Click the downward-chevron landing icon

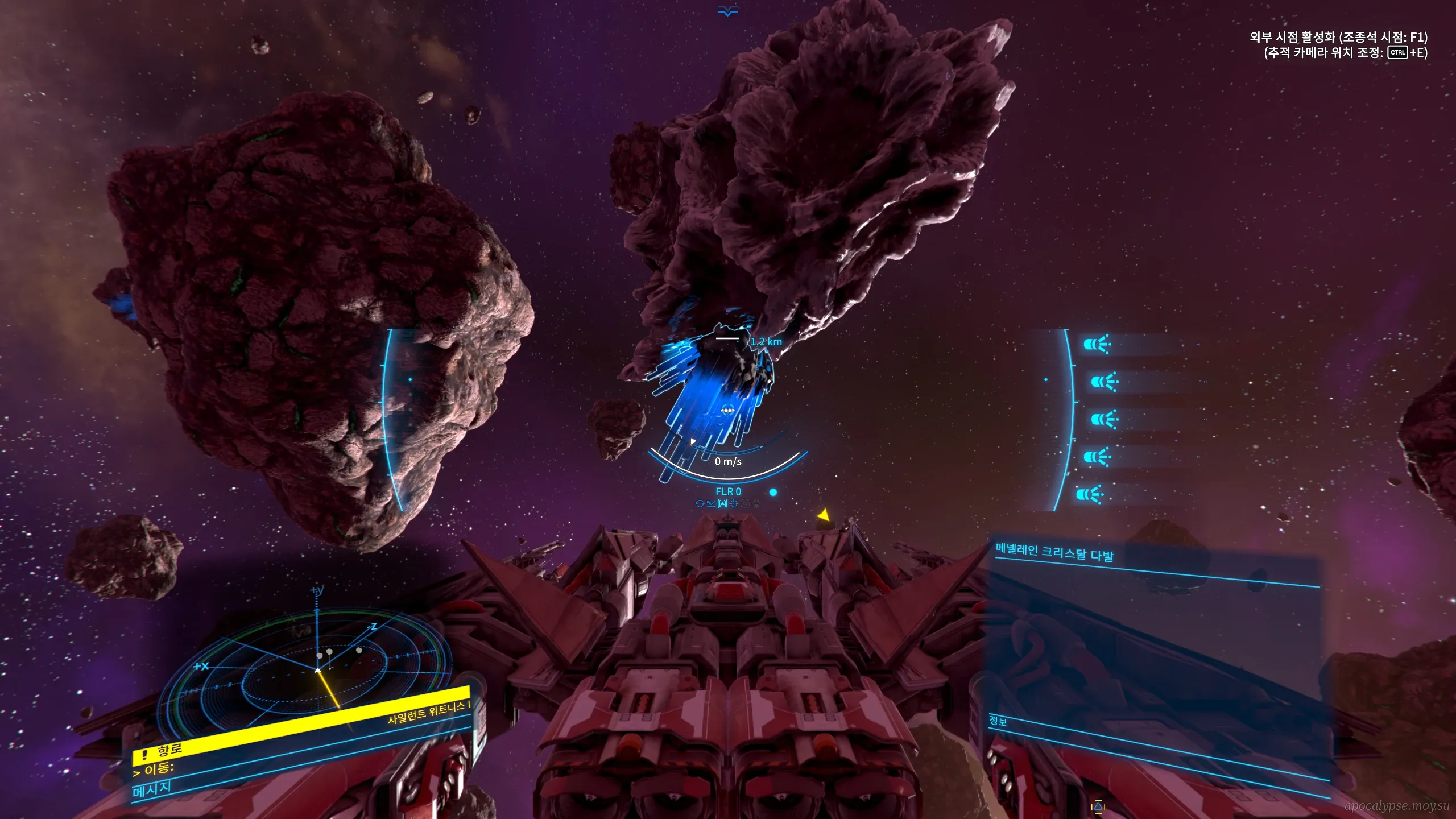[711, 503]
